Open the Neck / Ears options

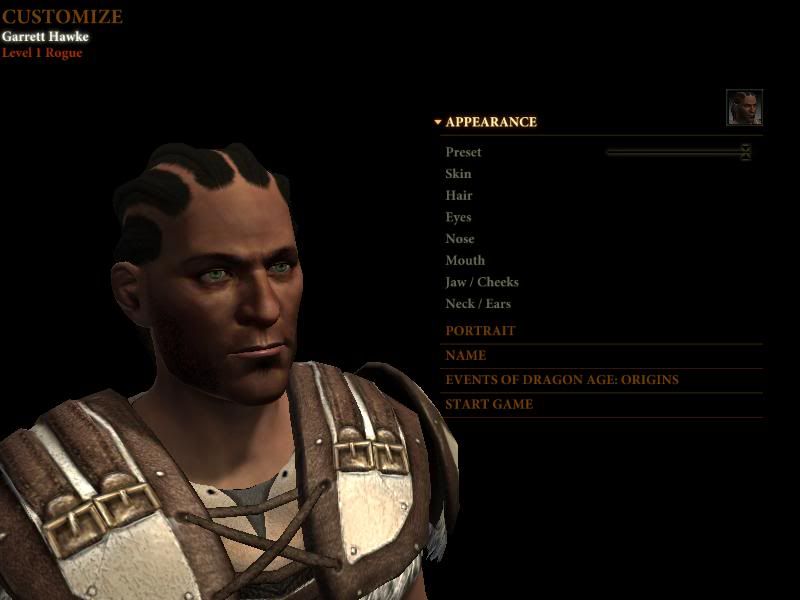(478, 304)
